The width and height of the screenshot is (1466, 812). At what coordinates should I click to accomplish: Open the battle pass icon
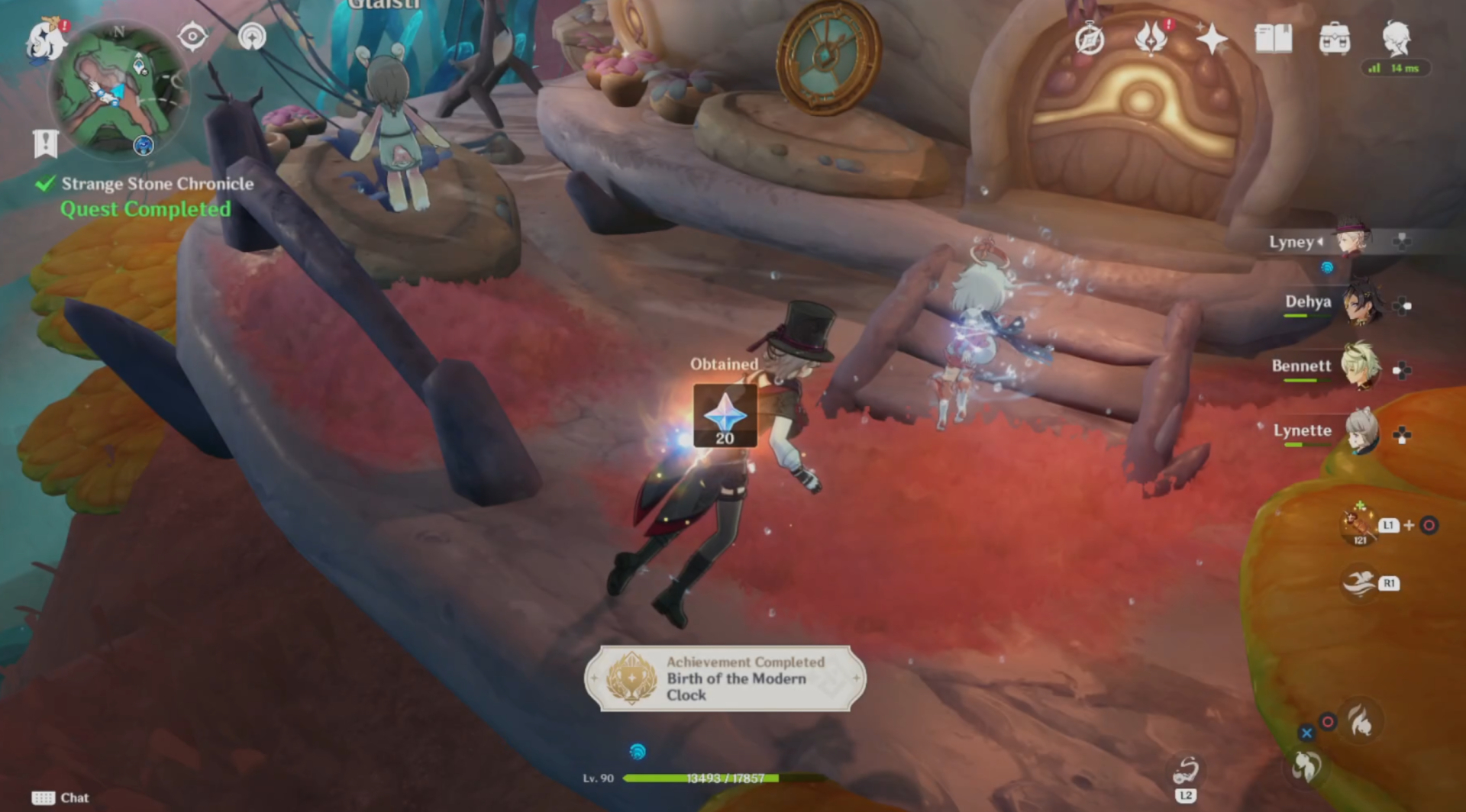click(x=1151, y=37)
